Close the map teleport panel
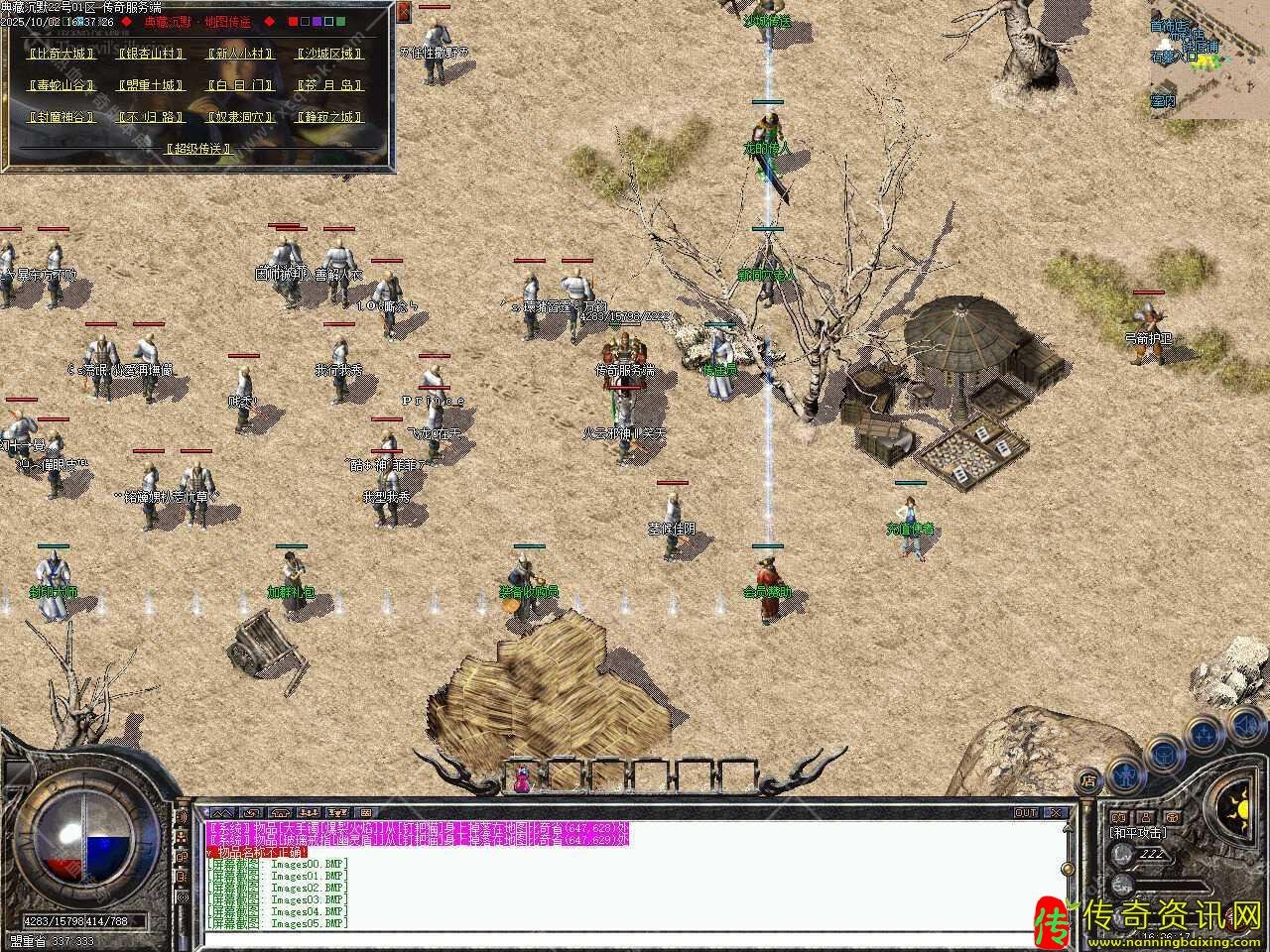The width and height of the screenshot is (1270, 952). click(x=404, y=13)
